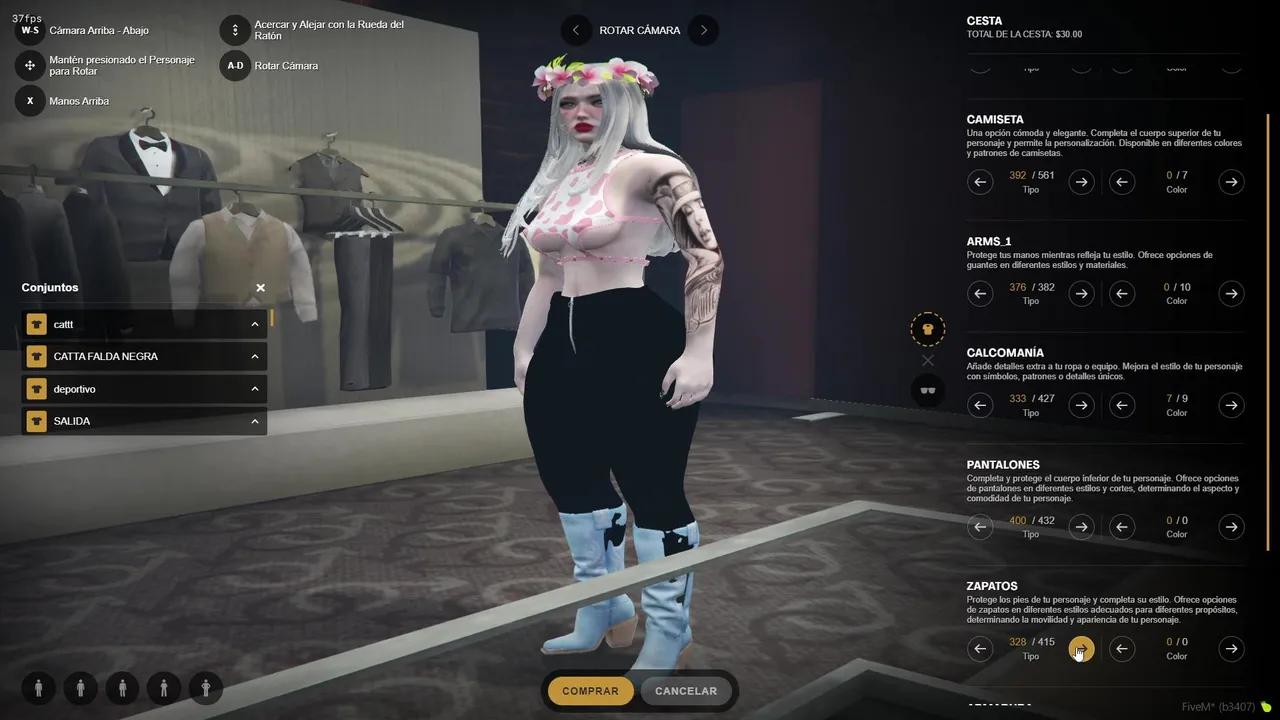1280x720 pixels.
Task: Collapse the SALIDA entry
Action: (254, 421)
